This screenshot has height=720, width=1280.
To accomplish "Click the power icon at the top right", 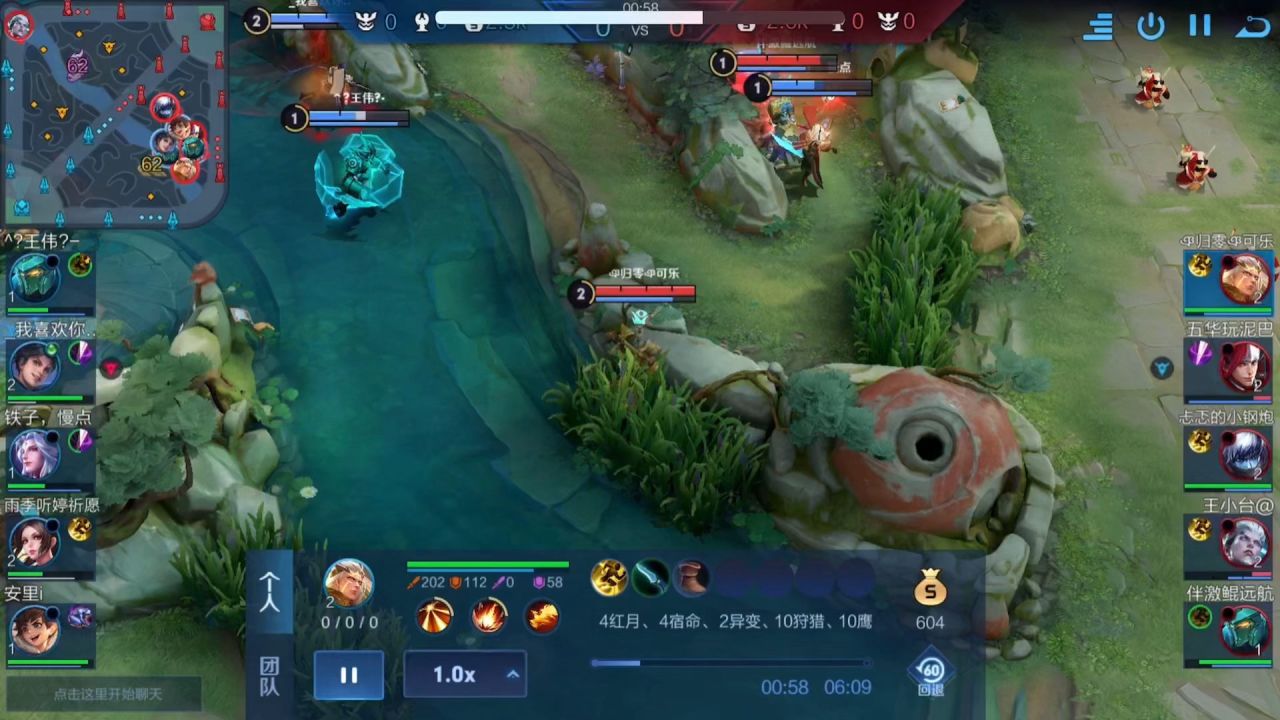I will coord(1151,26).
